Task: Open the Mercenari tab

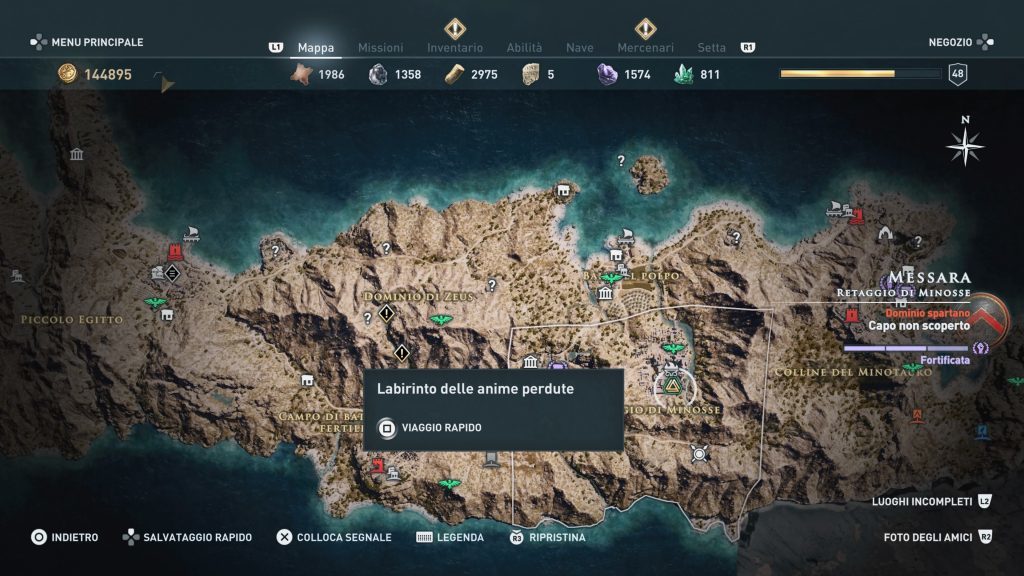Action: pyautogui.click(x=645, y=47)
